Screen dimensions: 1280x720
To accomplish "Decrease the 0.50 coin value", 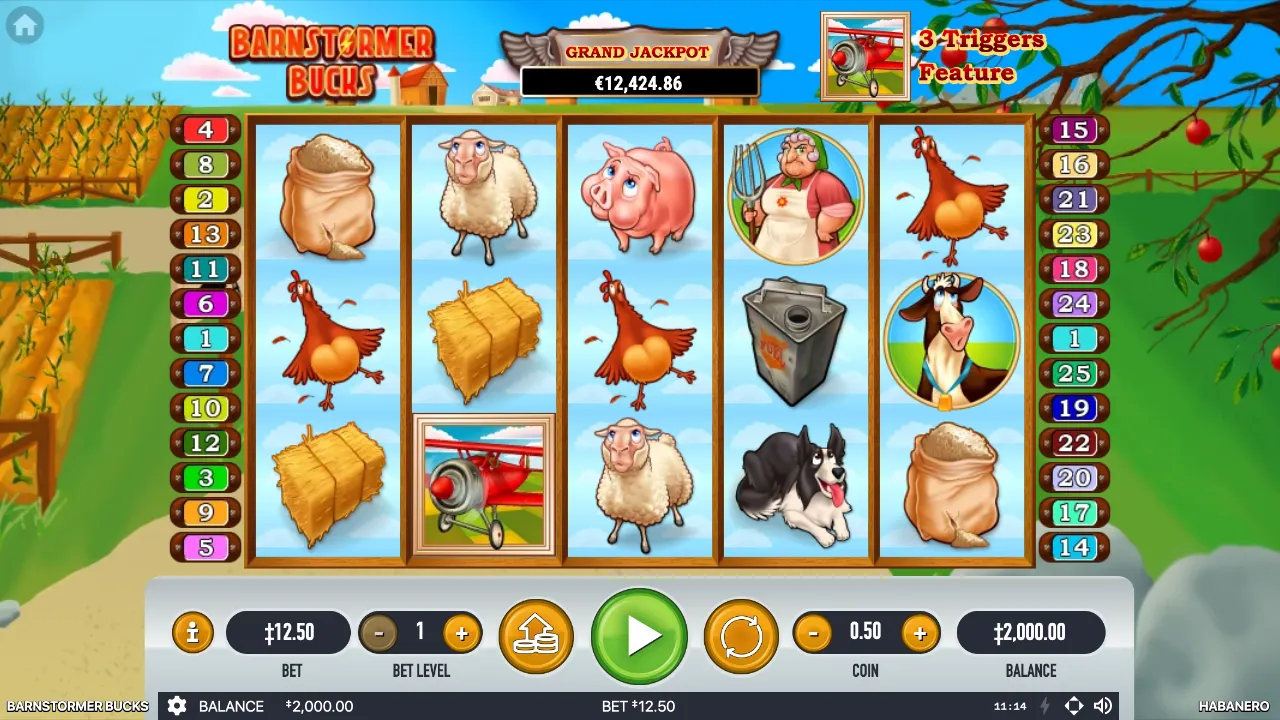I will [813, 632].
